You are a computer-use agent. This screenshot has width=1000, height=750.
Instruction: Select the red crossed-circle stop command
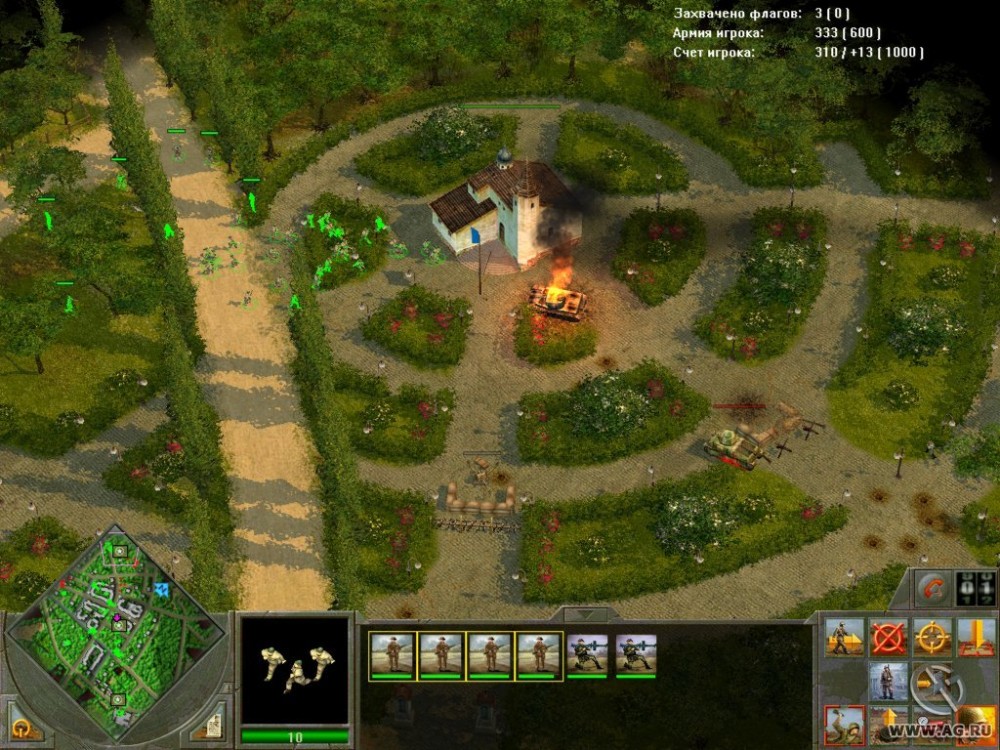pyautogui.click(x=888, y=637)
